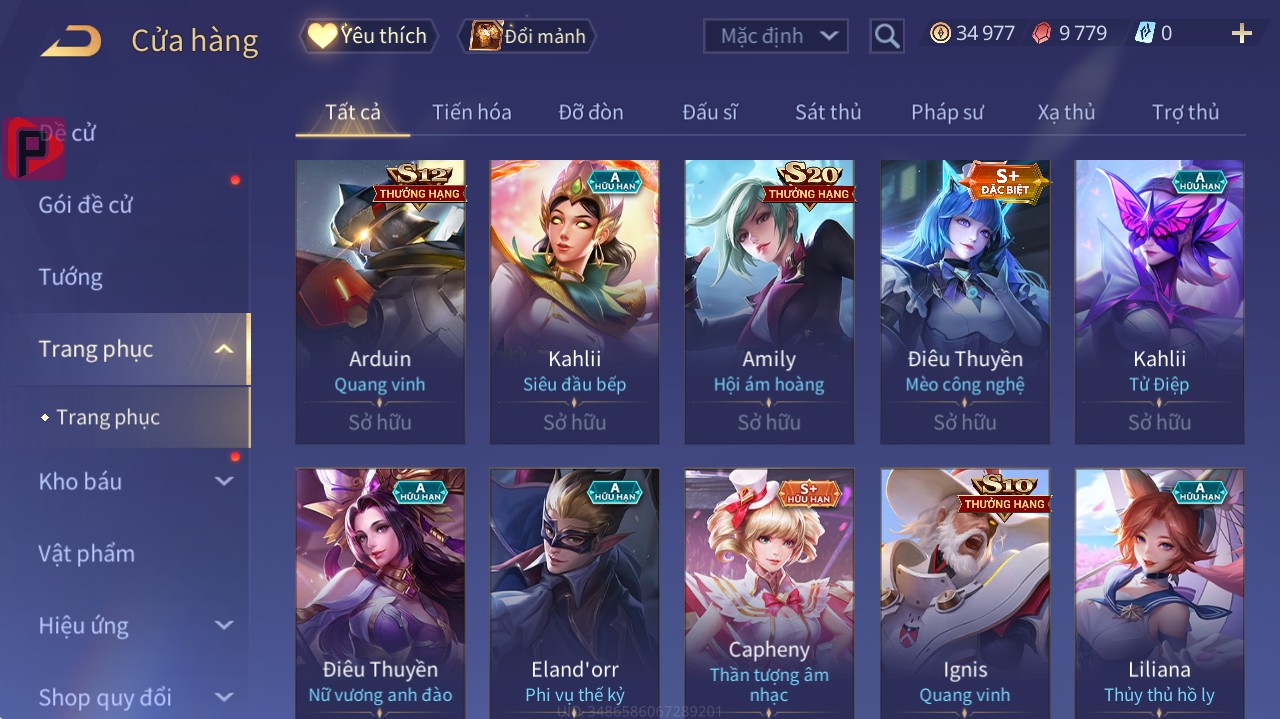Open the Tướng shop section

click(x=71, y=277)
